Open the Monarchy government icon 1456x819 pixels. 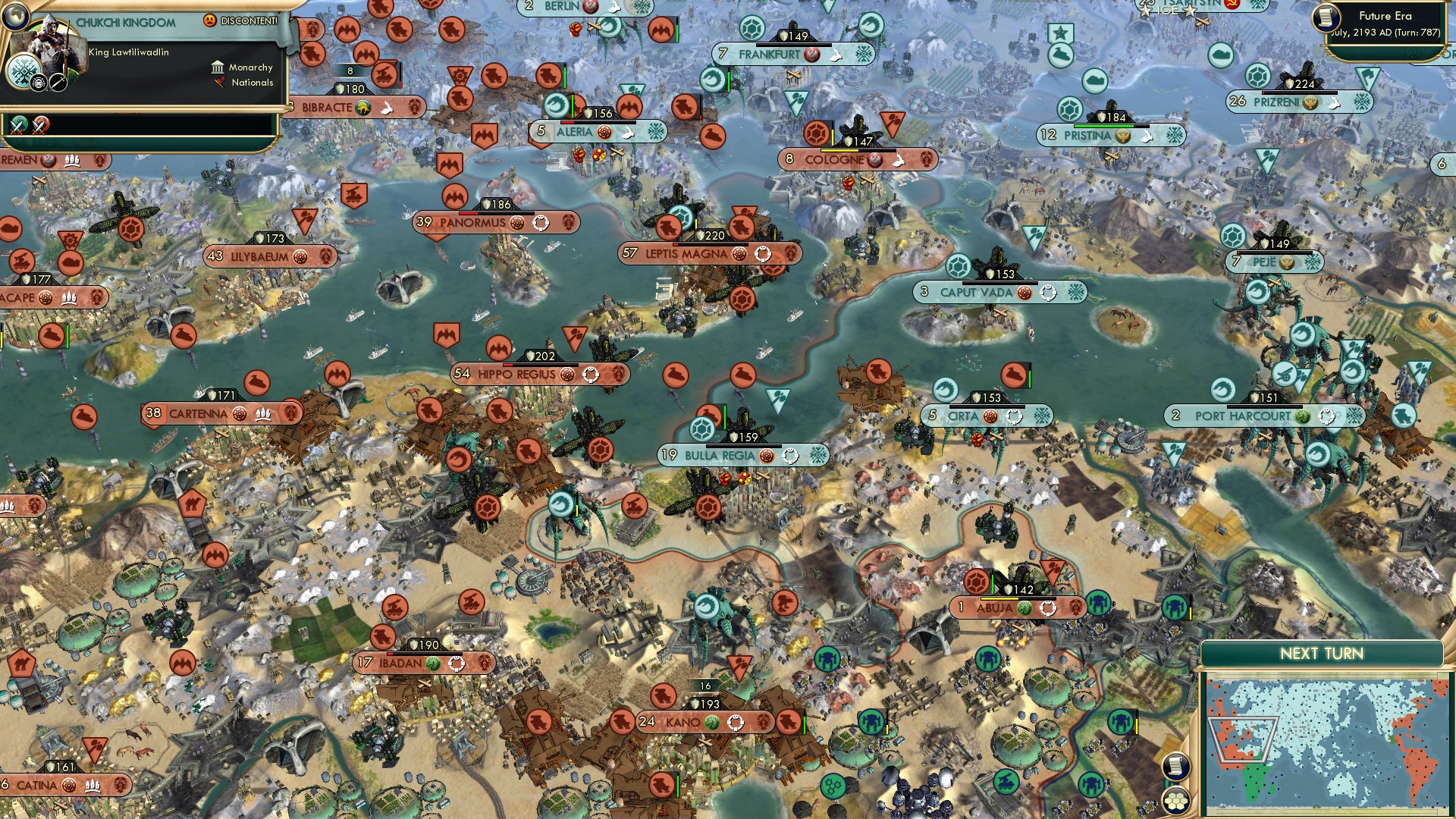click(x=218, y=68)
